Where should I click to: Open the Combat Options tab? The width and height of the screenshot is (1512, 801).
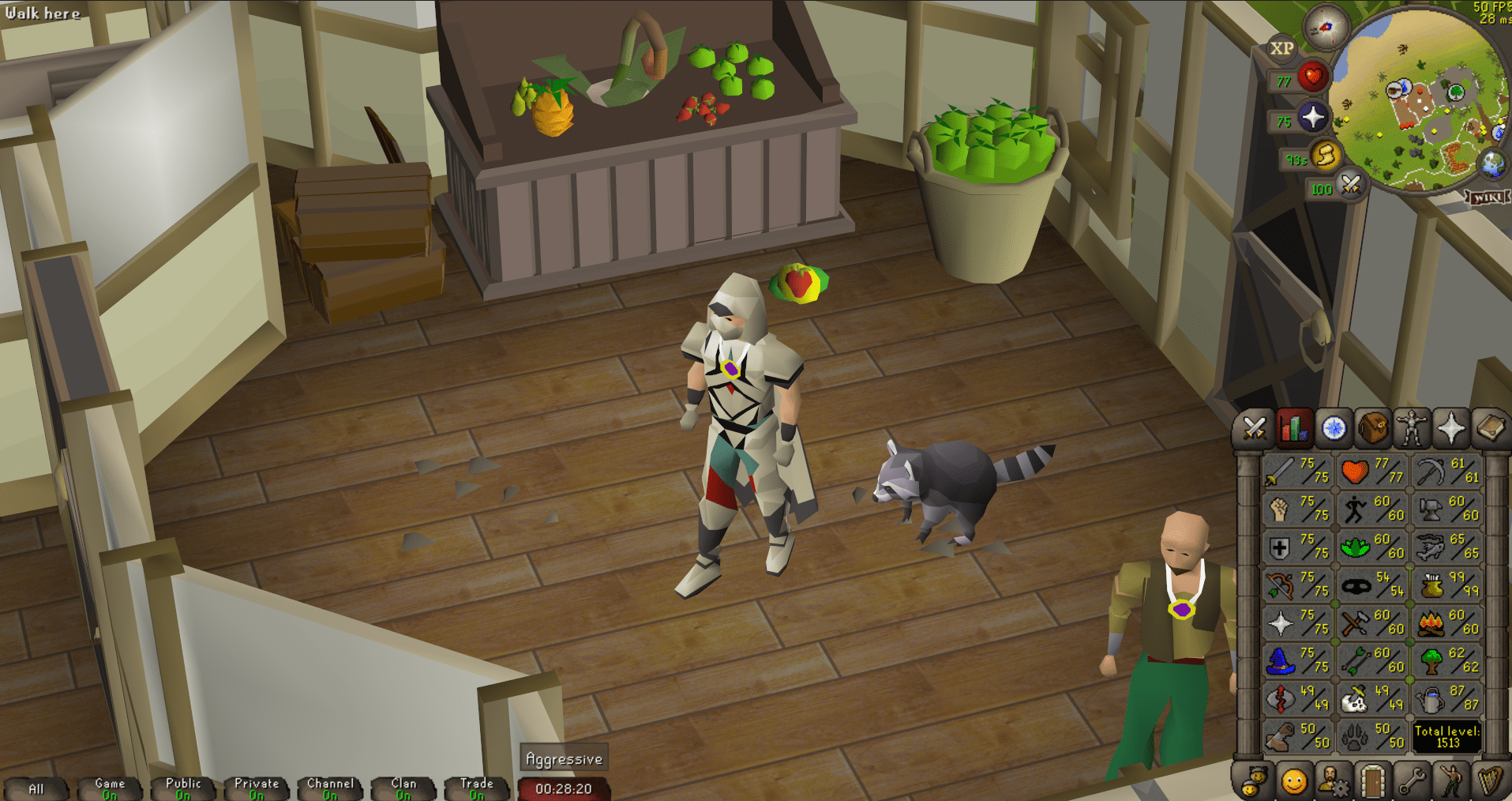point(1254,427)
